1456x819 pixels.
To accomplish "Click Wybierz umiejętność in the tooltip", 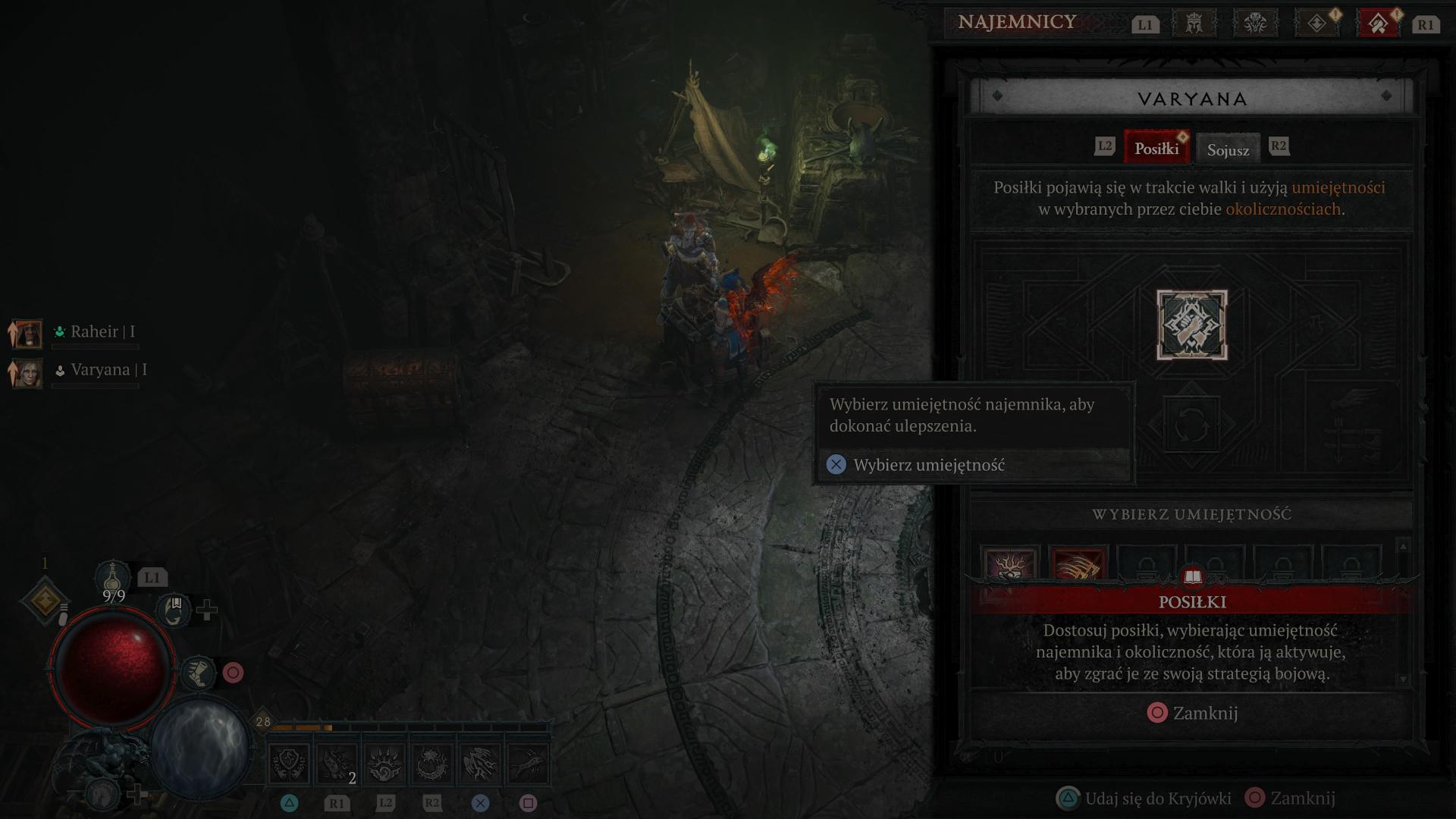I will pos(928,465).
